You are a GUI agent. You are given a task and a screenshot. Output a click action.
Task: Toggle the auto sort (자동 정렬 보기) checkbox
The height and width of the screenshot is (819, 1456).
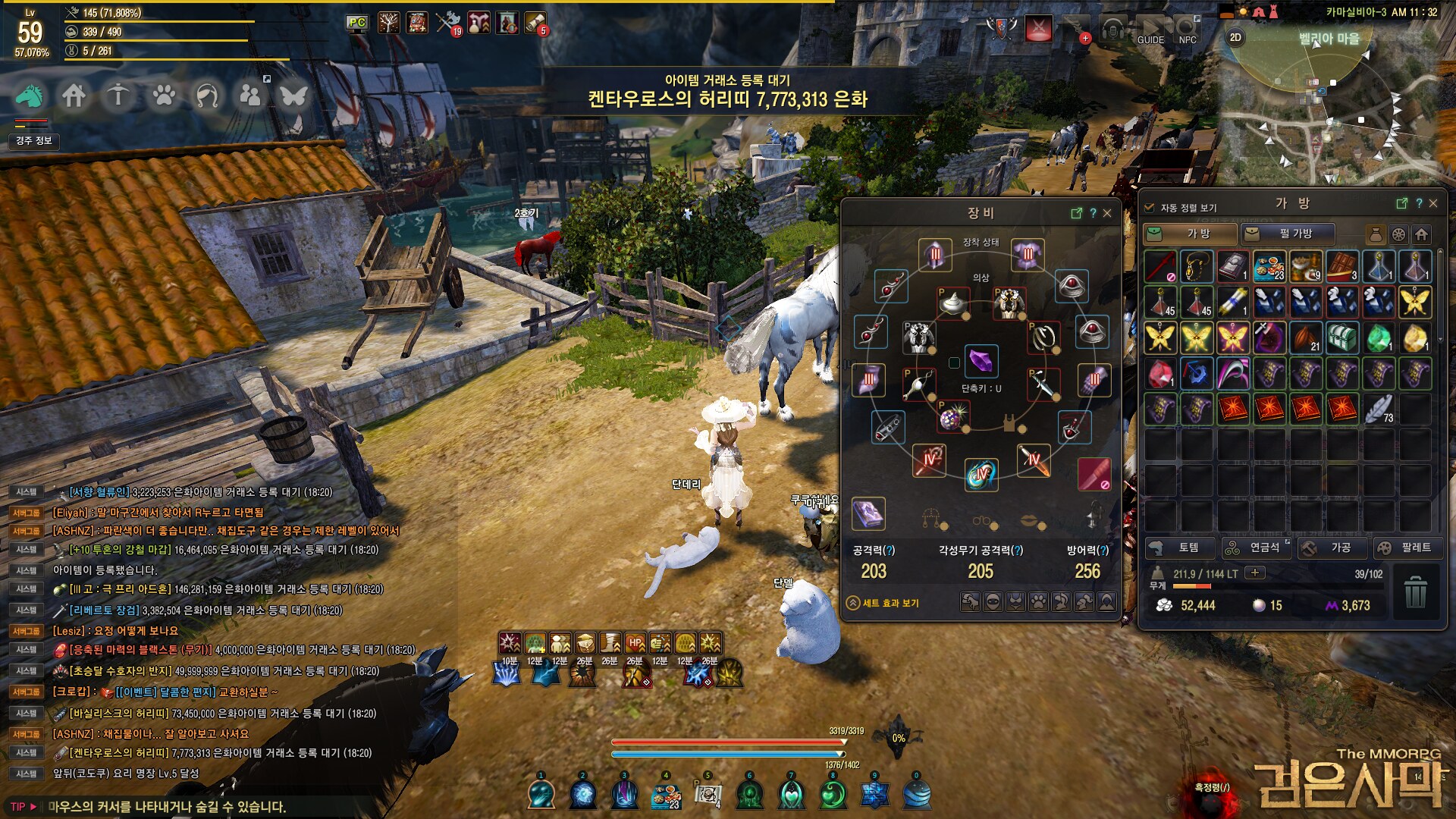[1150, 208]
